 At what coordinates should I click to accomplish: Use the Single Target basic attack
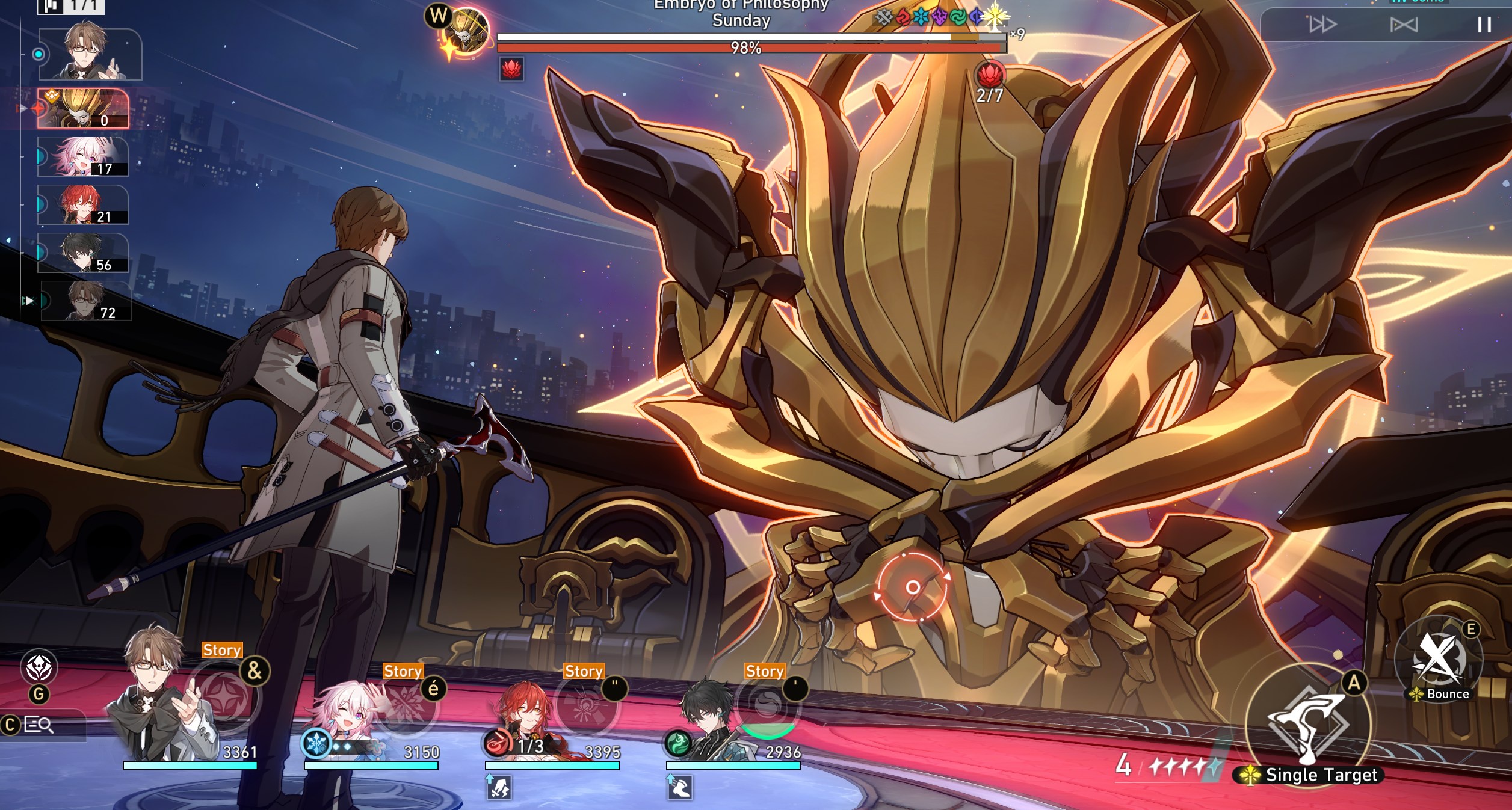[1308, 725]
